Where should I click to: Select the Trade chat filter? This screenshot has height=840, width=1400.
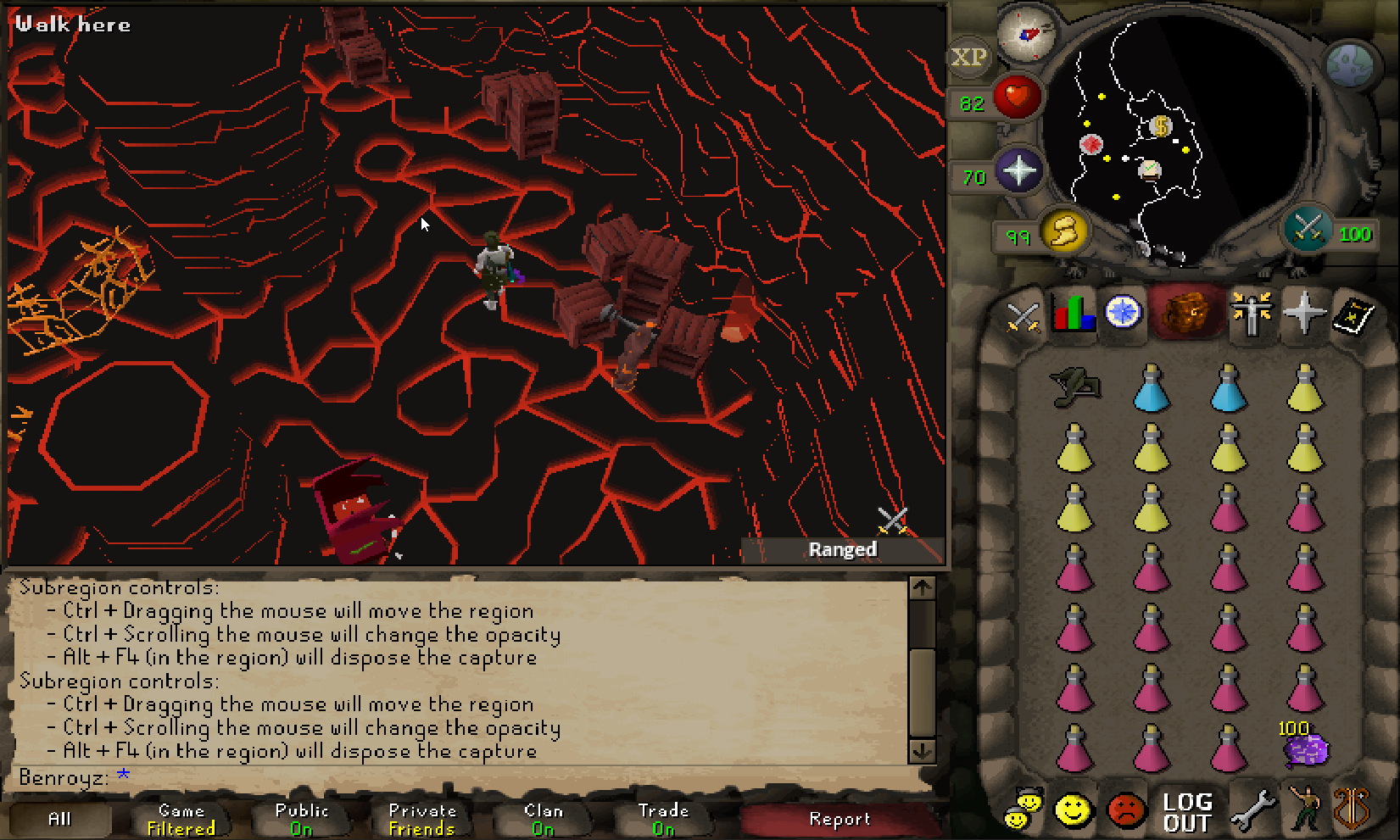pyautogui.click(x=663, y=819)
